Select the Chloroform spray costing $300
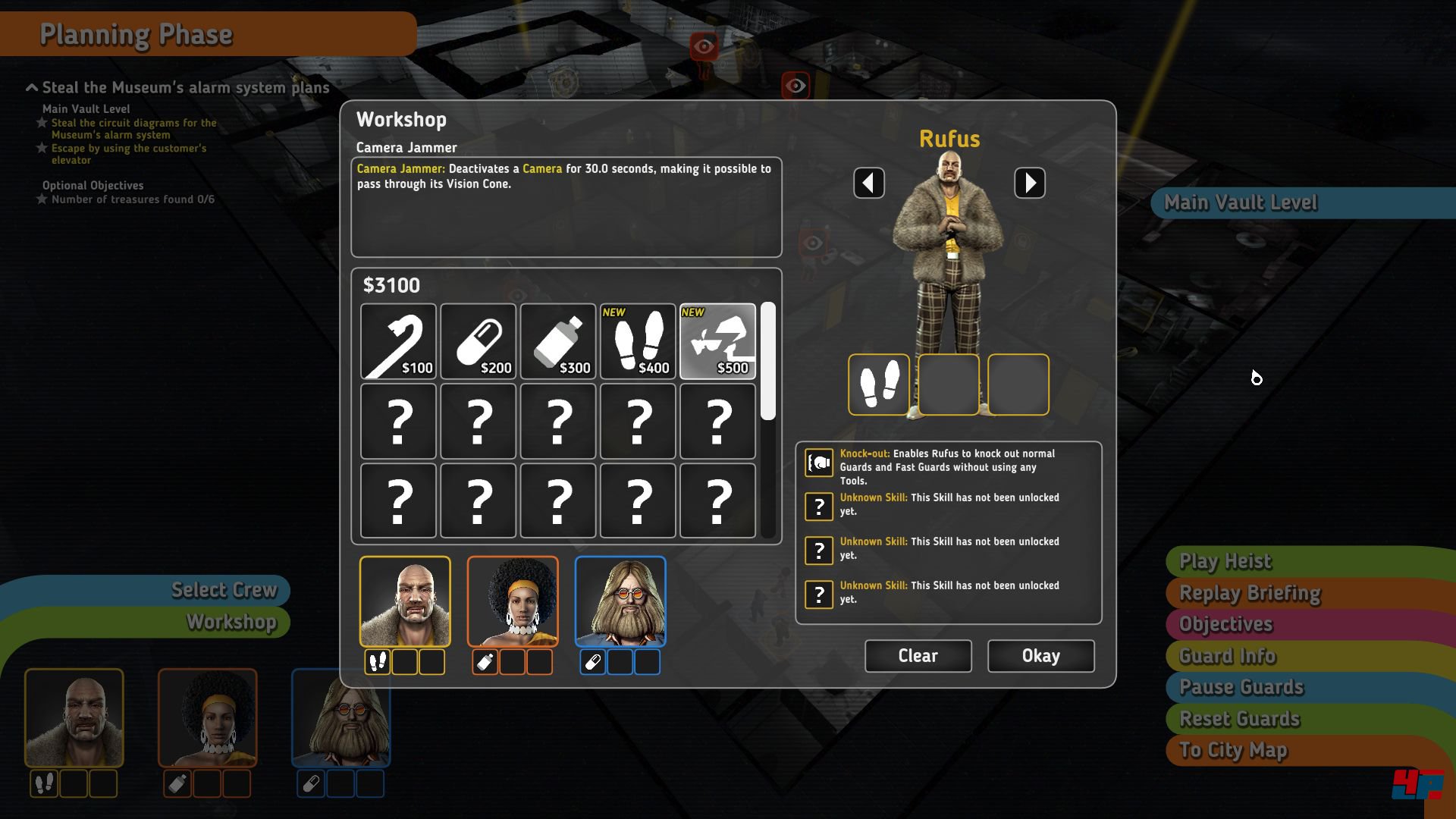 tap(558, 340)
